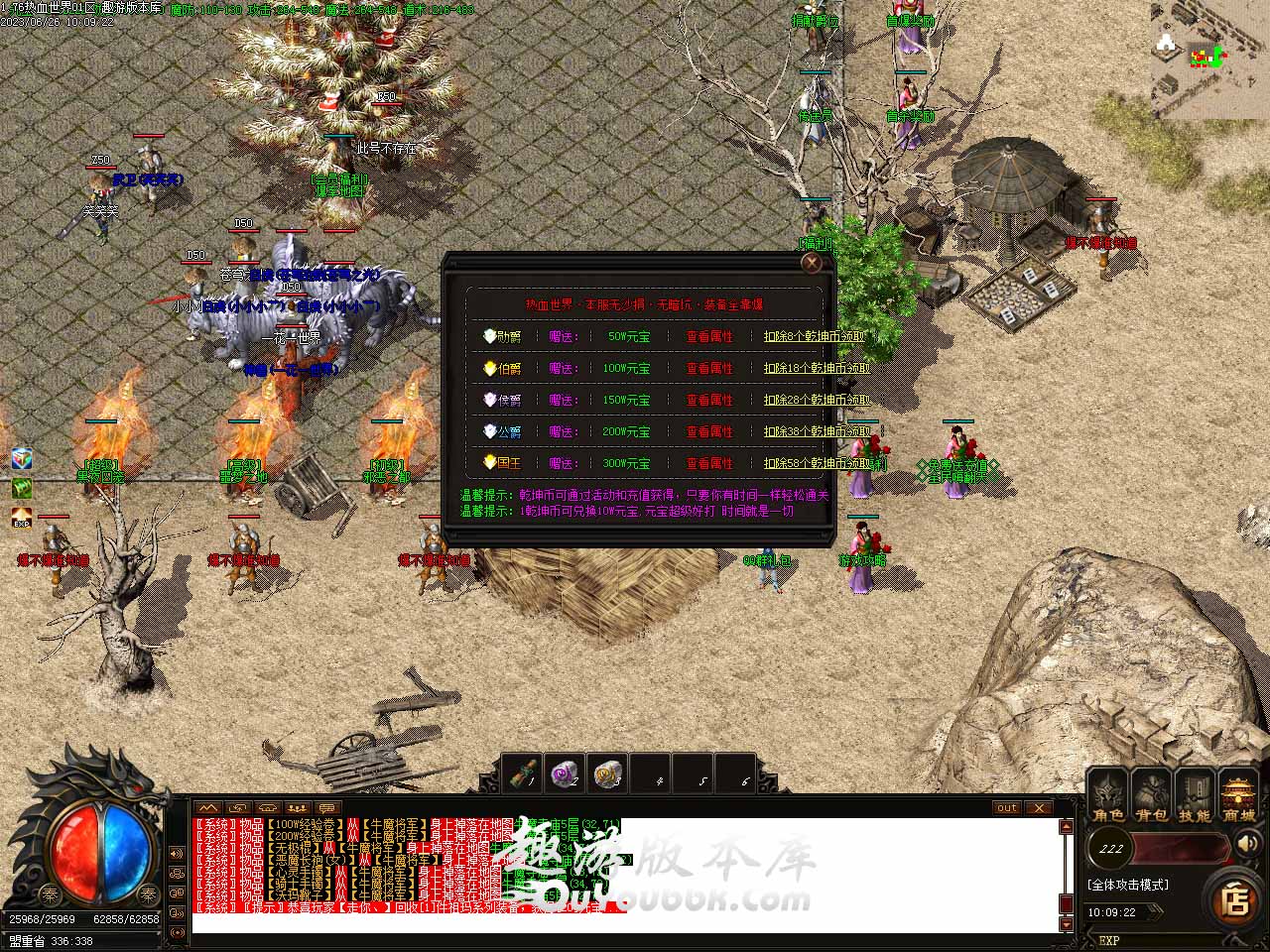Click the round 店 store button
Image resolution: width=1270 pixels, height=952 pixels.
click(x=1234, y=900)
